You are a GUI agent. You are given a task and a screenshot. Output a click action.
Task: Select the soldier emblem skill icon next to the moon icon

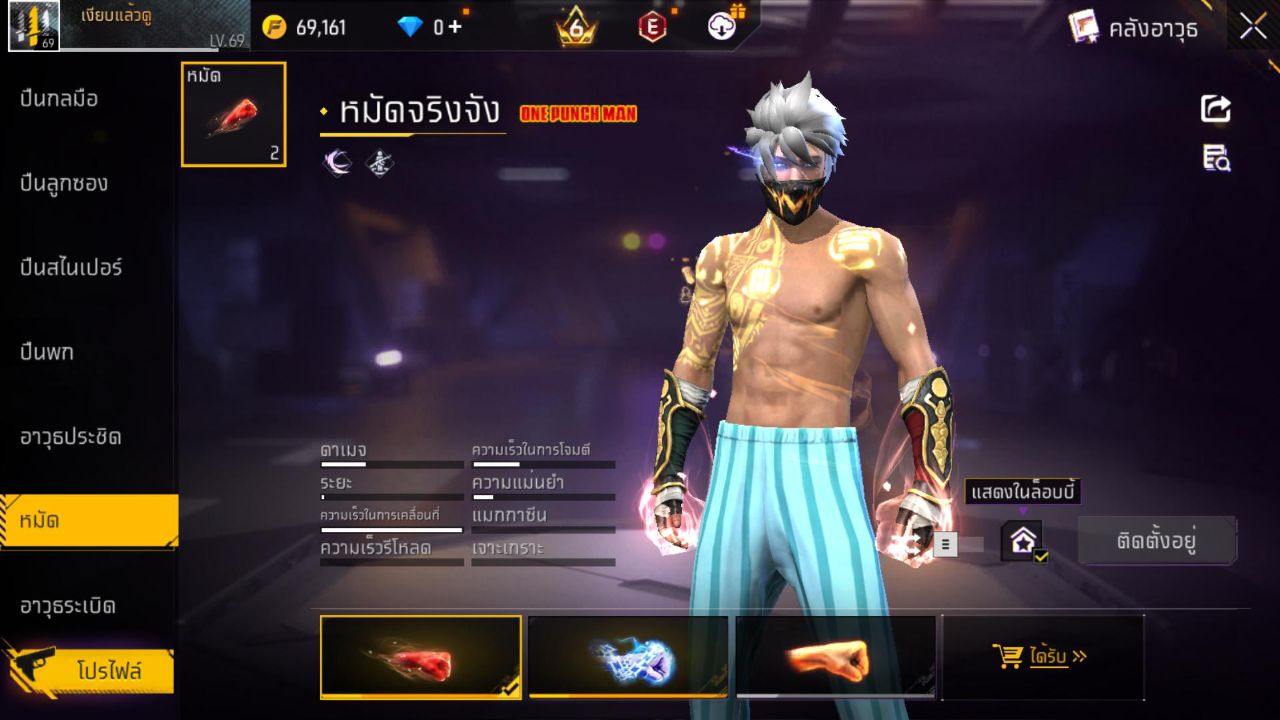[x=377, y=162]
